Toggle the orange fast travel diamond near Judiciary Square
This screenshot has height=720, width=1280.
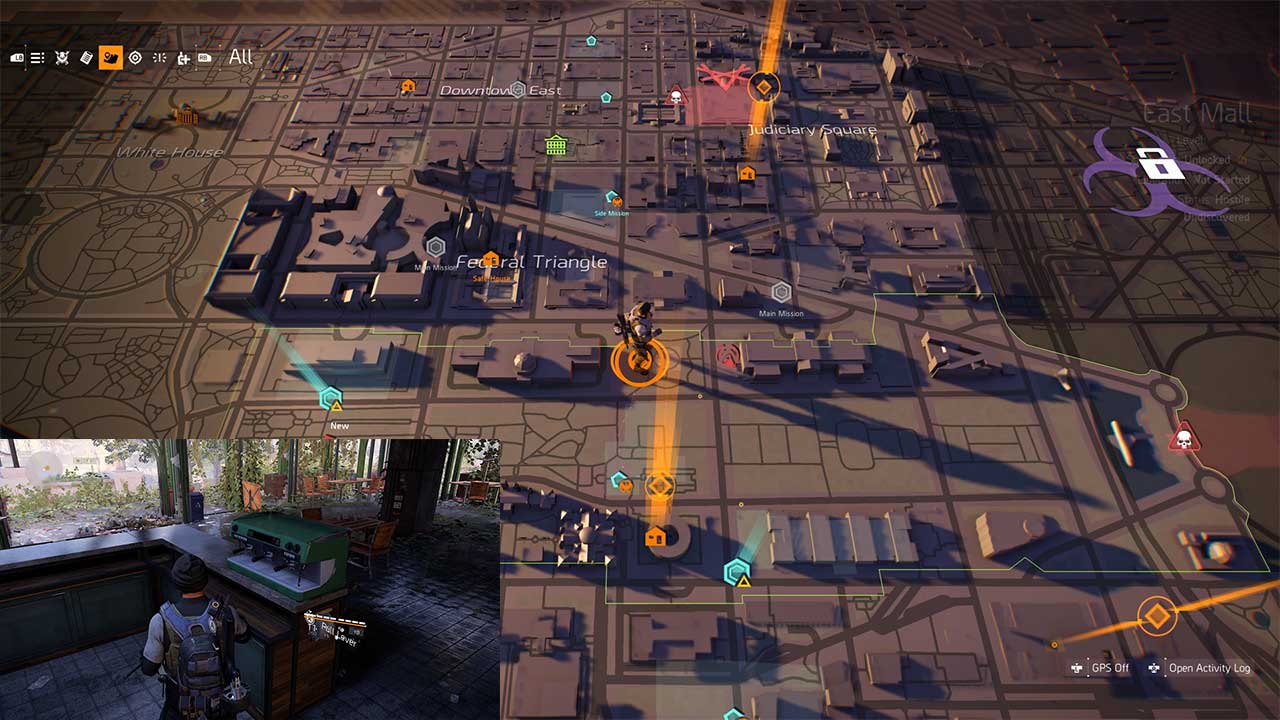(764, 87)
